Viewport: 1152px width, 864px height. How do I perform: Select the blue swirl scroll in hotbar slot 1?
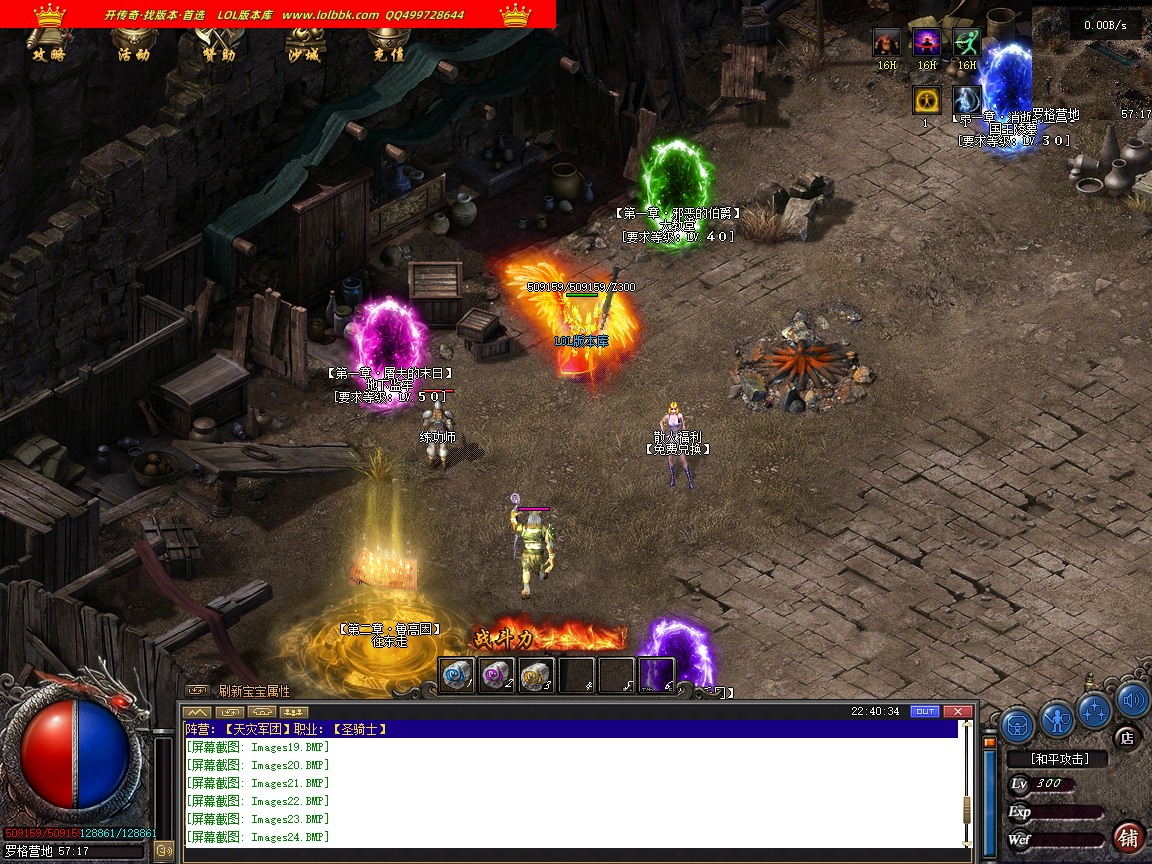[x=457, y=675]
